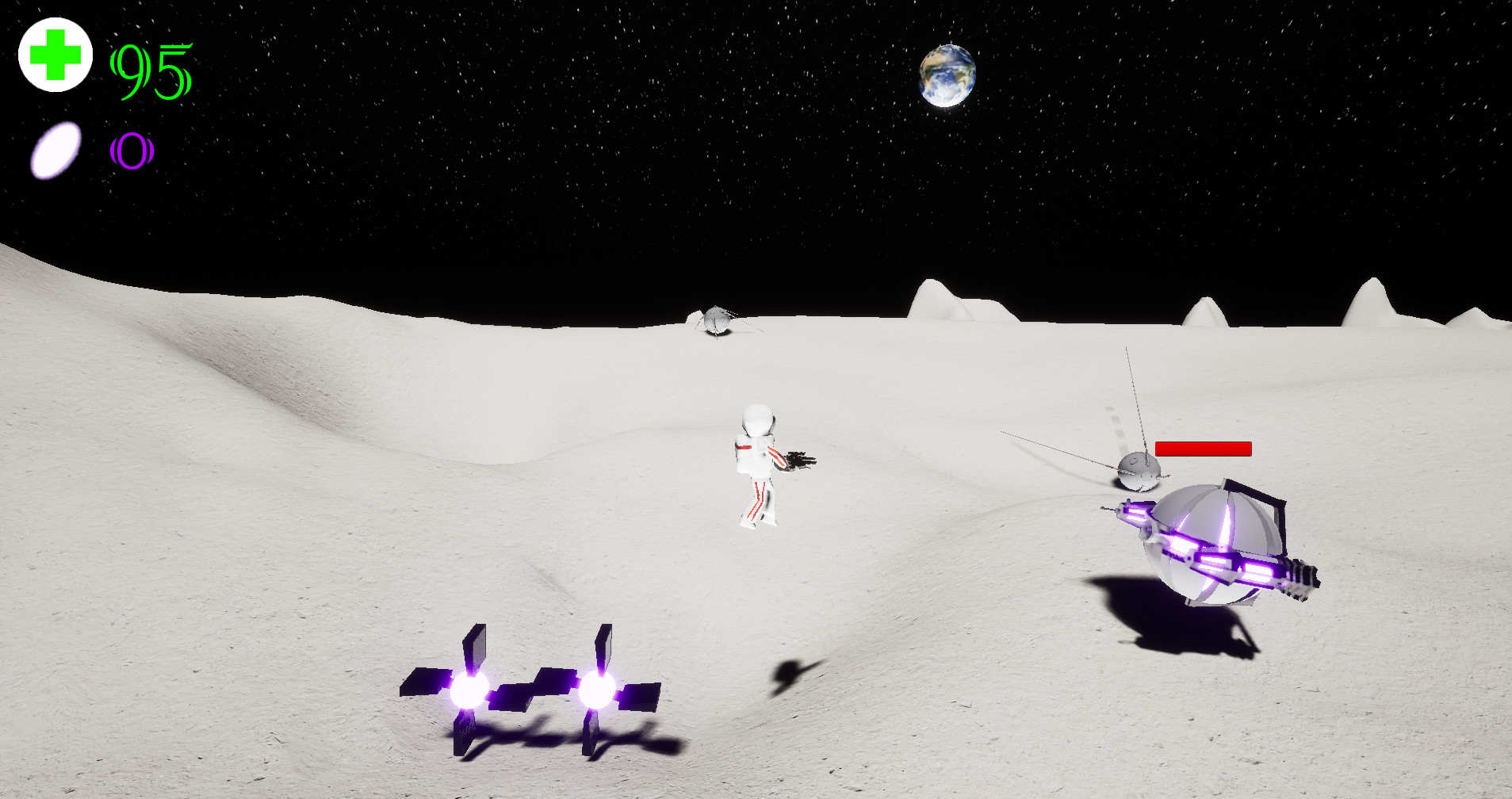Click the astronaut character
Screen dimensions: 1512x799
(755, 460)
